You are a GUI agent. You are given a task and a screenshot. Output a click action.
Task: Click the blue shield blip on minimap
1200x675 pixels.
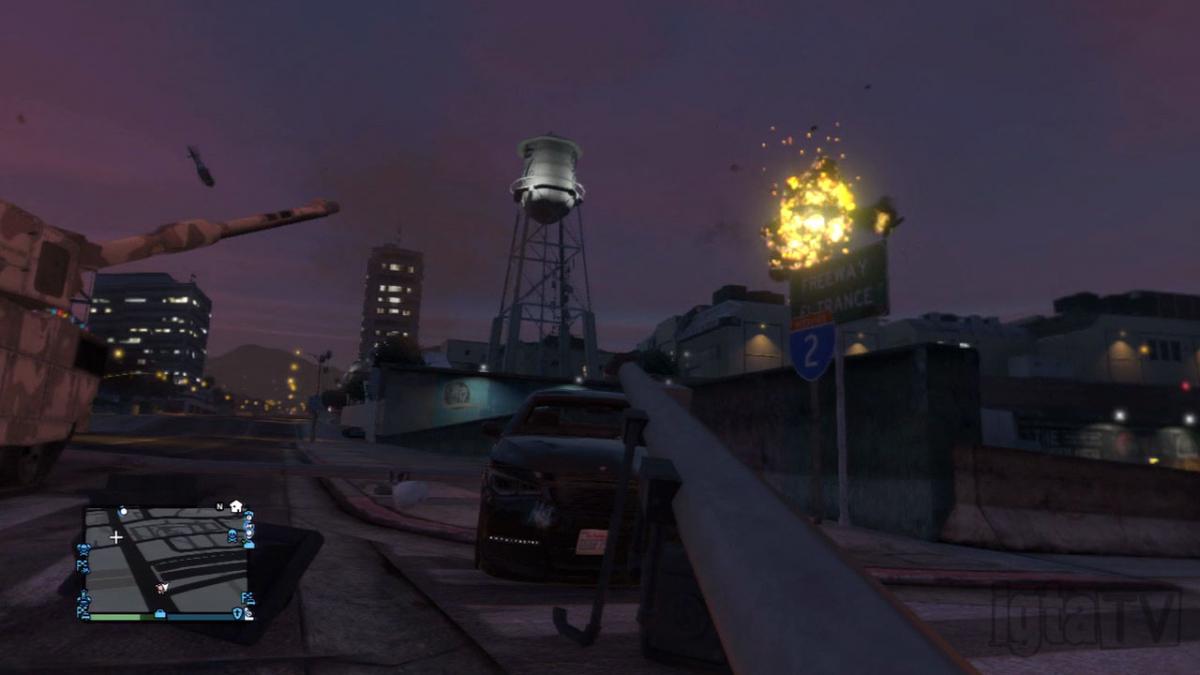[237, 613]
